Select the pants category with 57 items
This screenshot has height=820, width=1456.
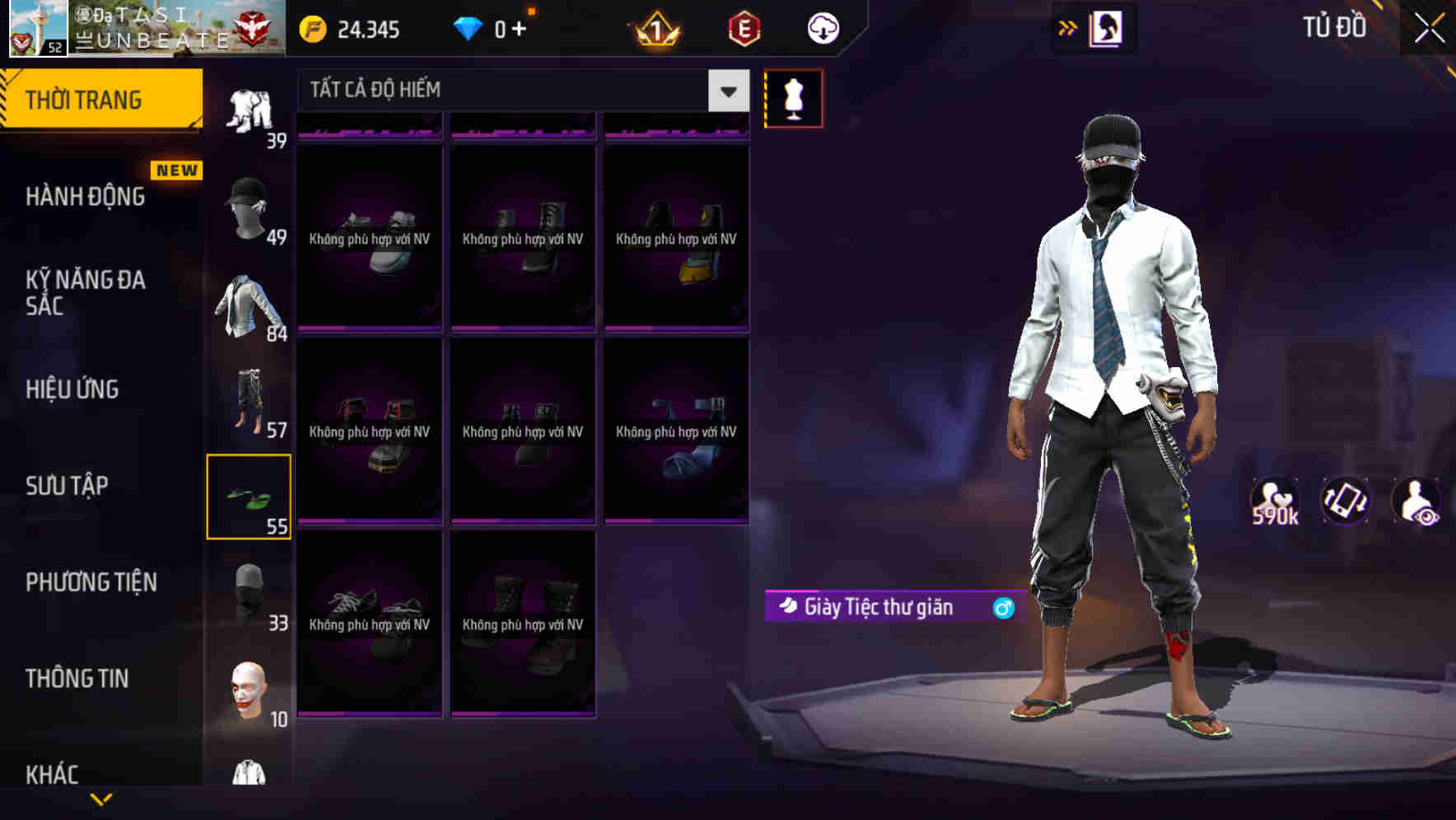click(250, 399)
